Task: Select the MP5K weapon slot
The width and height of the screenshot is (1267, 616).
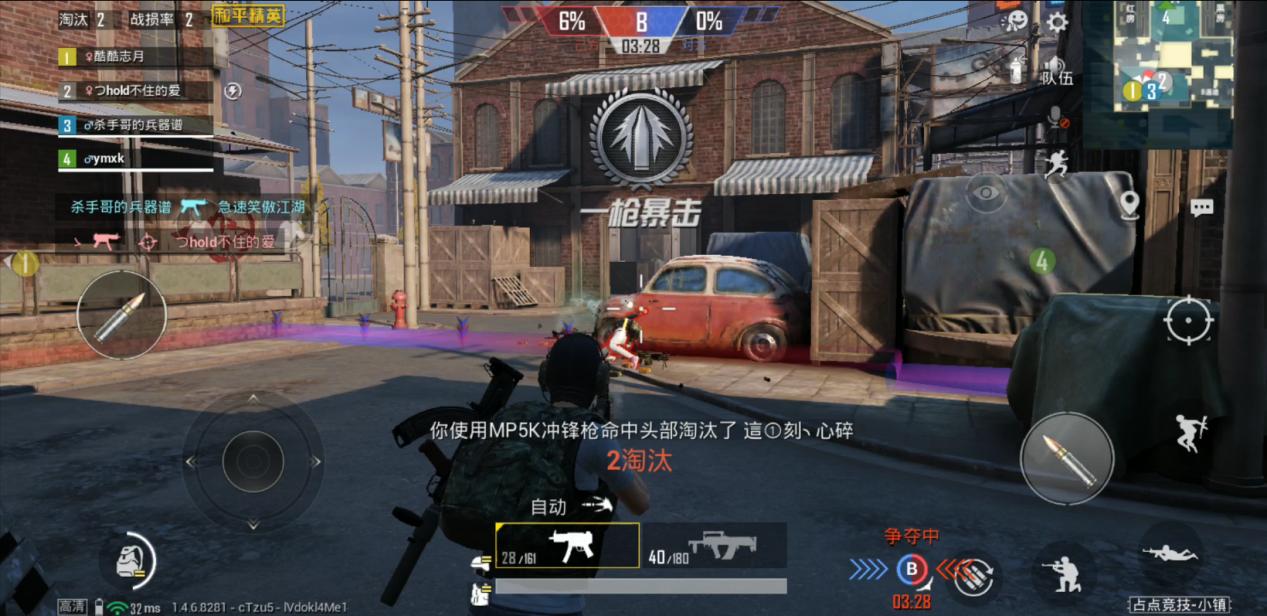Action: (567, 546)
